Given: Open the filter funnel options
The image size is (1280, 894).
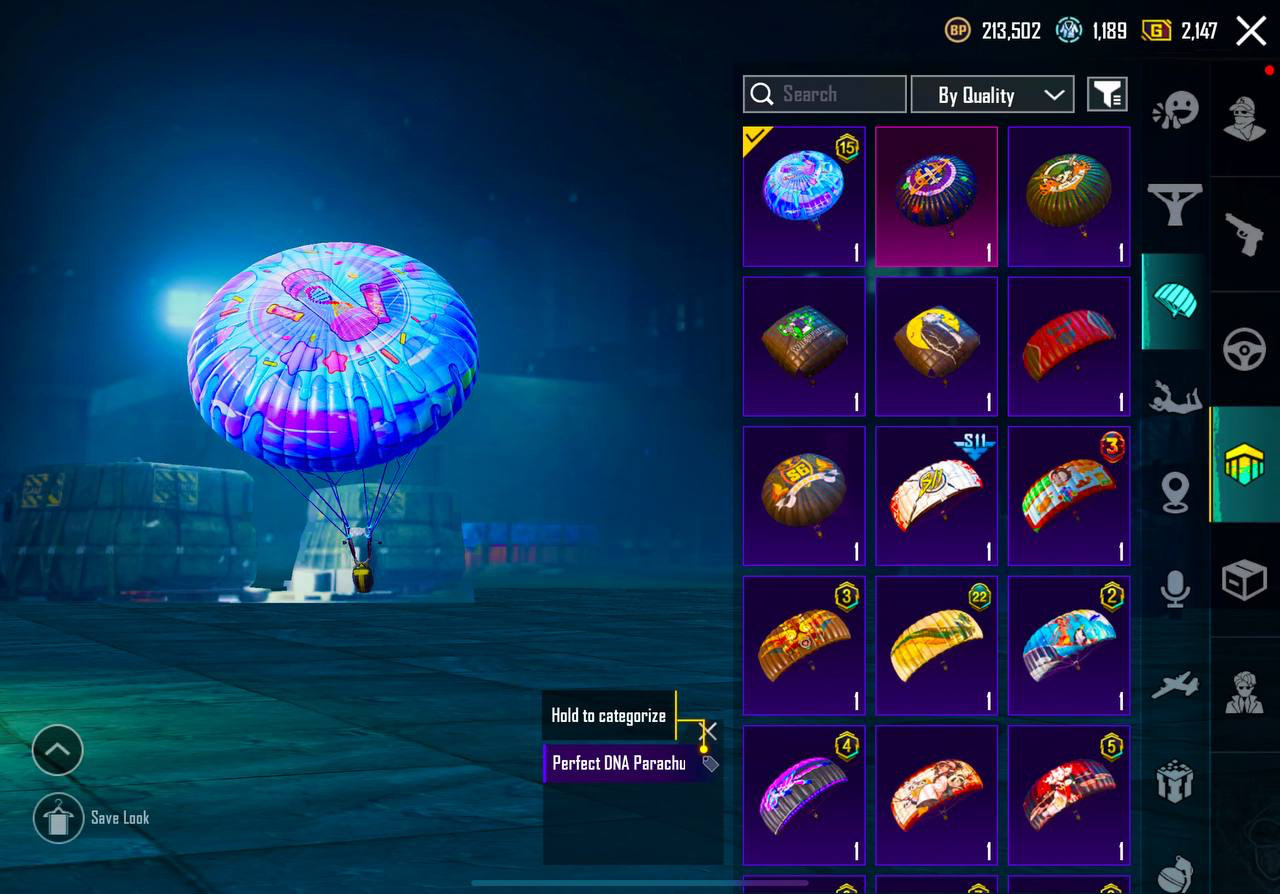Looking at the screenshot, I should [1107, 95].
